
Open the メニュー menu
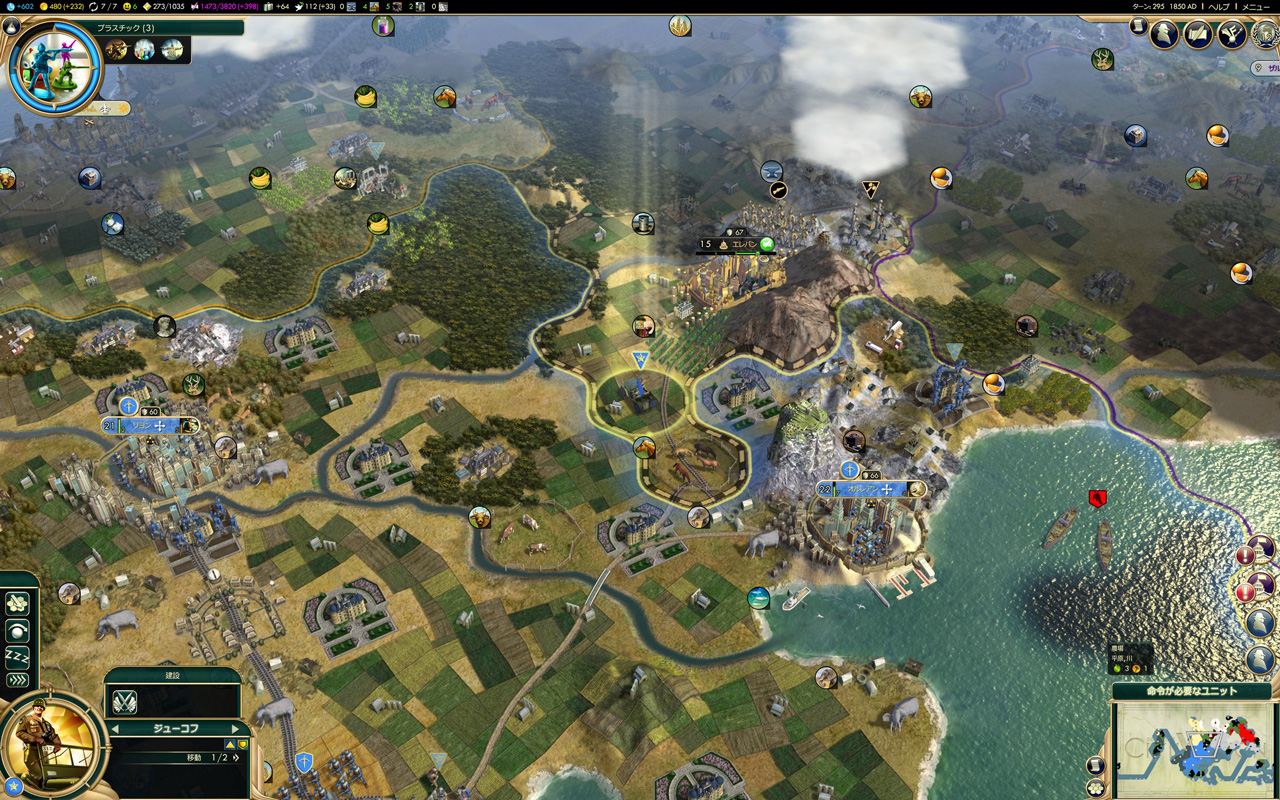tap(1255, 7)
